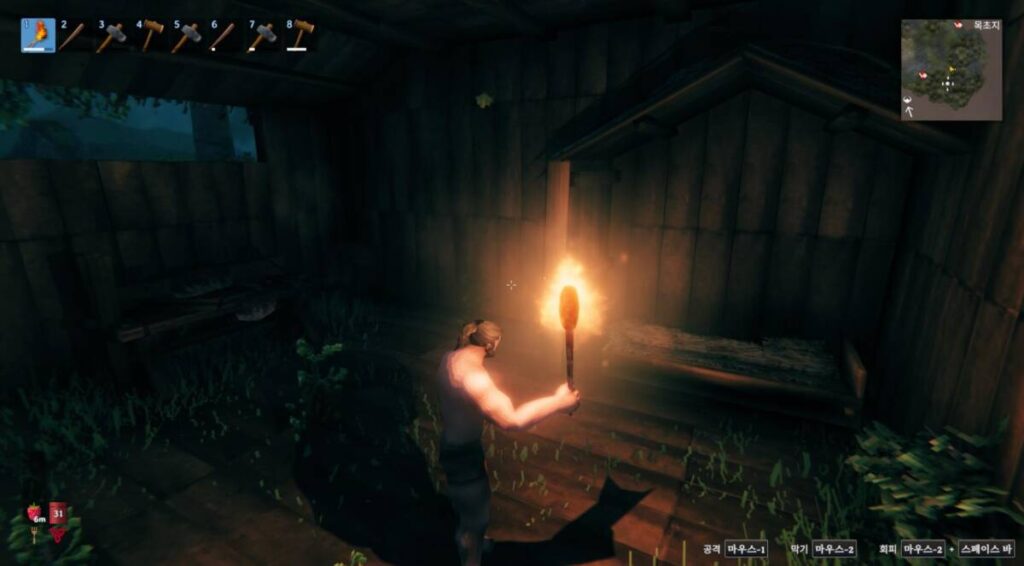Viewport: 1024px width, 566px height.
Task: Choose the wooden hammer in slot 8
Action: click(299, 36)
